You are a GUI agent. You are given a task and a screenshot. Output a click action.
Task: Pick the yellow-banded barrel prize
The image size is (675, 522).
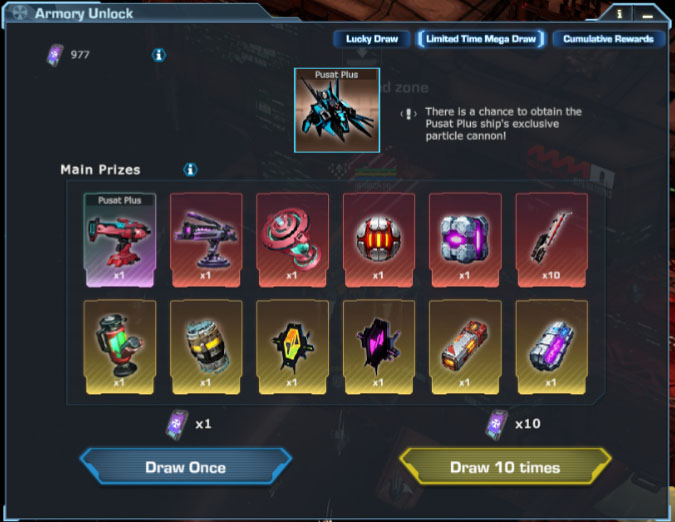pyautogui.click(x=205, y=344)
